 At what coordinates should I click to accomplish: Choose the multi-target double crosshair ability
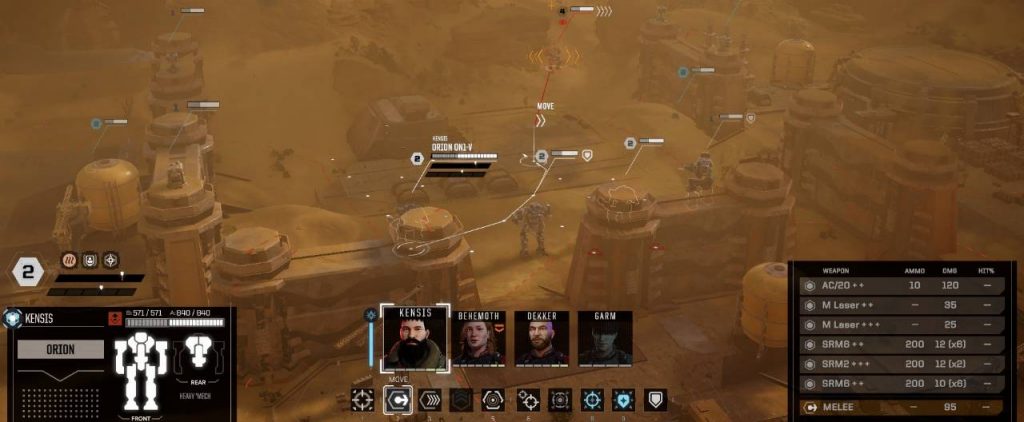527,400
